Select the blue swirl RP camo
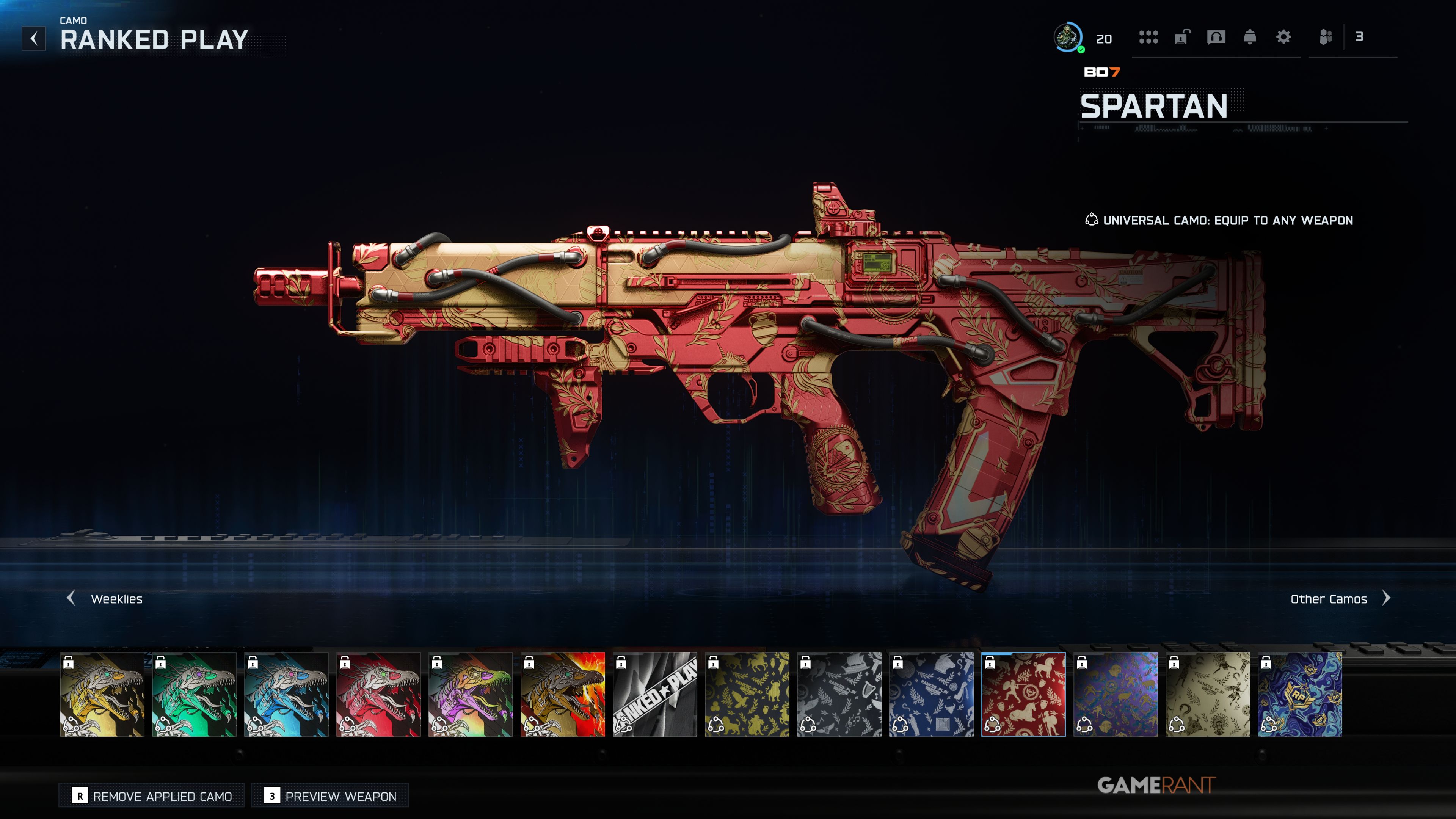The width and height of the screenshot is (1456, 819). click(1299, 694)
